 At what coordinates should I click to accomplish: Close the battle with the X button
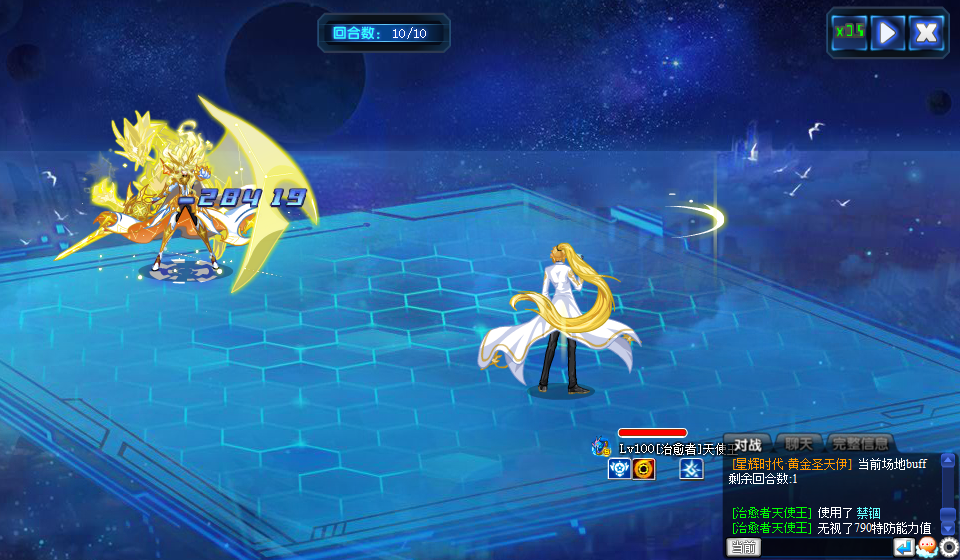pyautogui.click(x=926, y=32)
